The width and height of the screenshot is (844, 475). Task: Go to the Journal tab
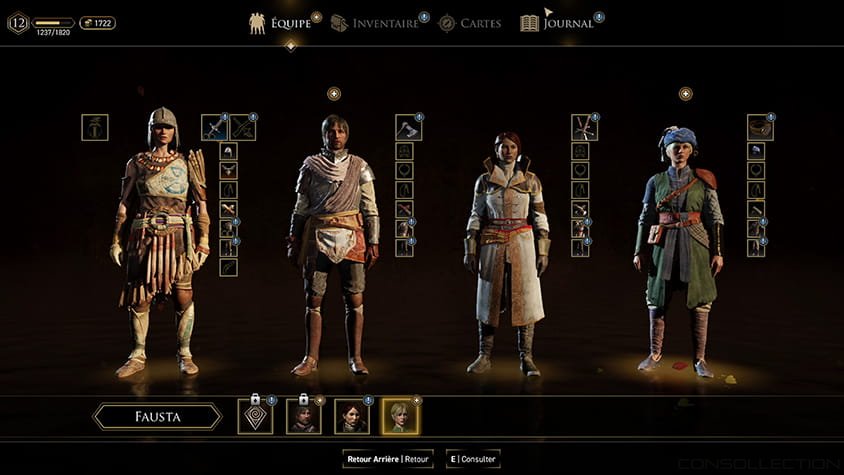(x=558, y=23)
